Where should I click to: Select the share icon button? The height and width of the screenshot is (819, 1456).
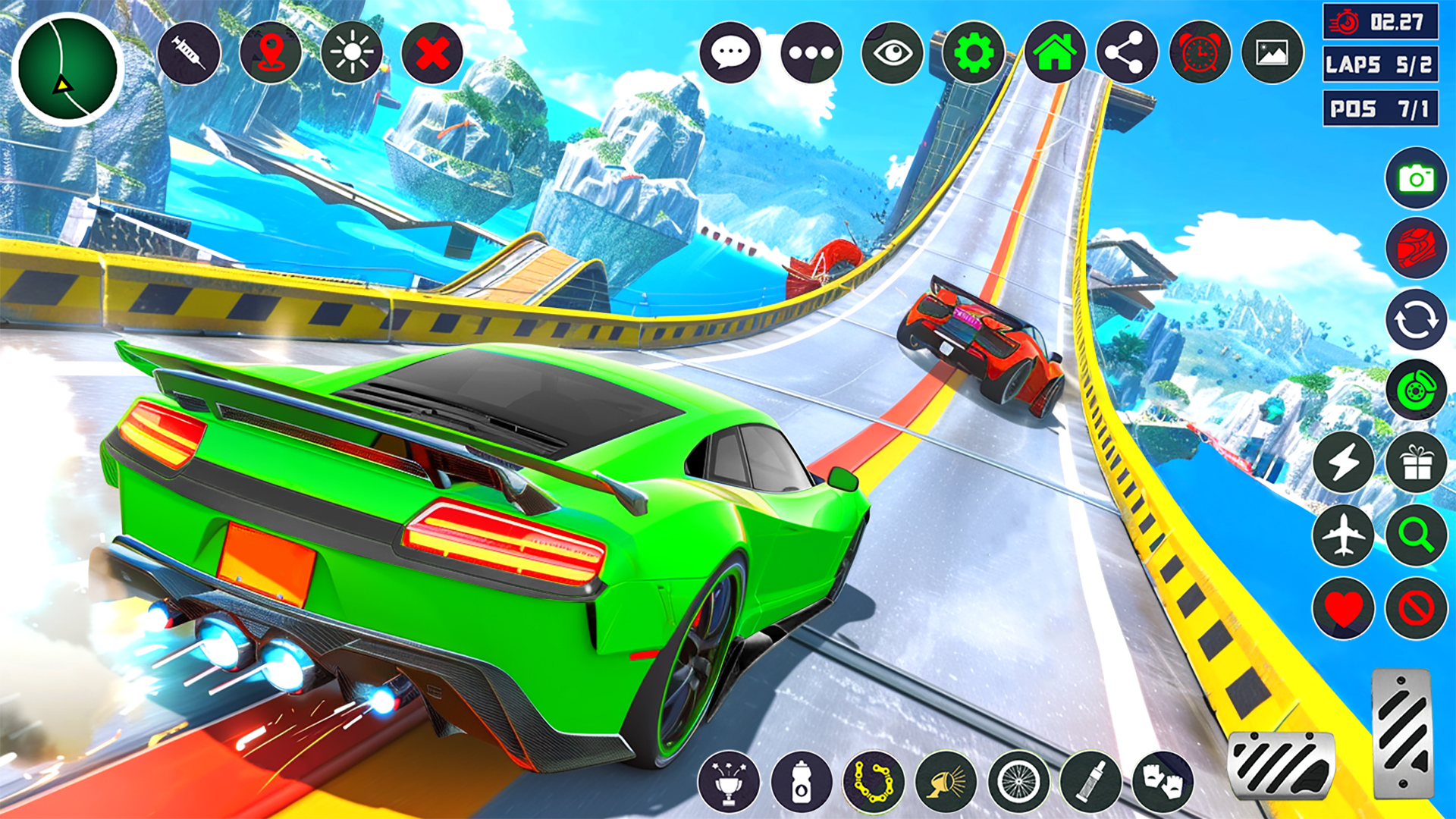1127,53
